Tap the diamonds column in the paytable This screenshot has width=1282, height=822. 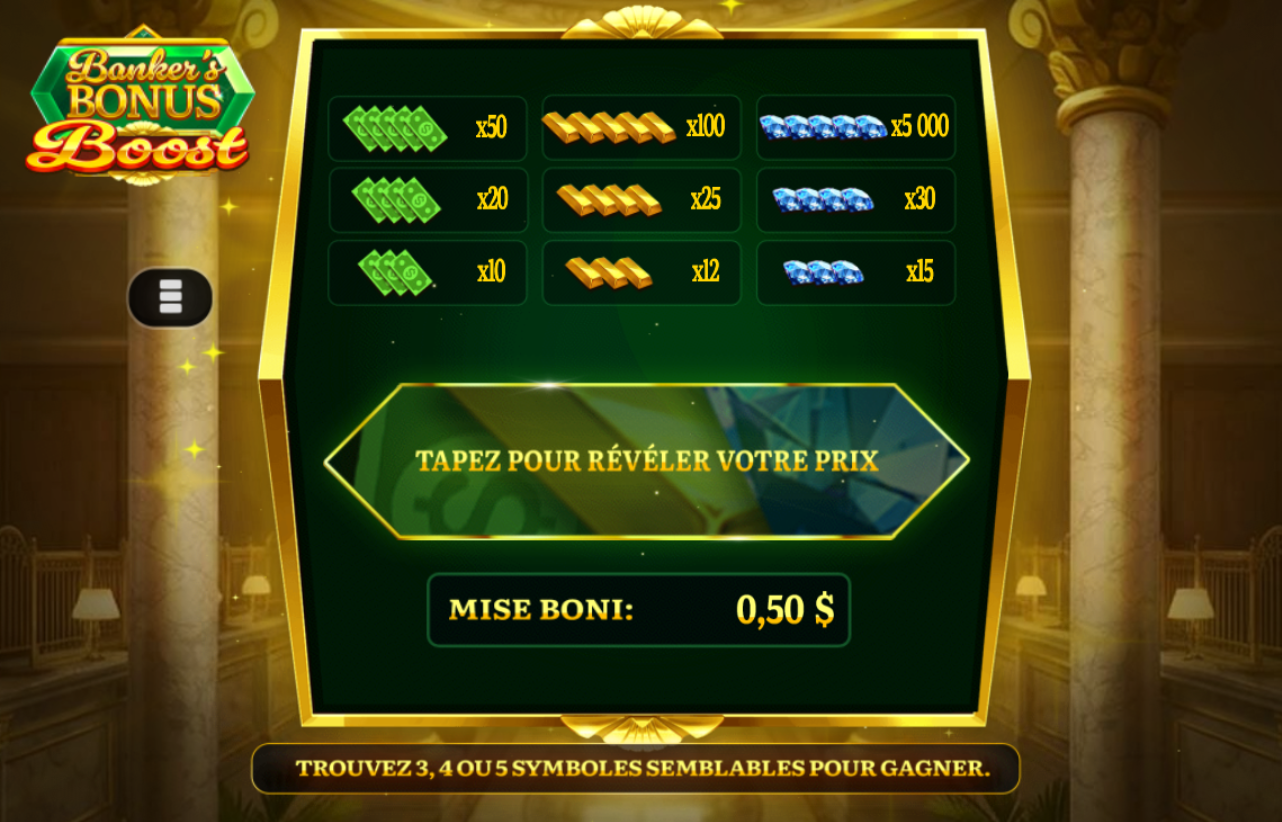click(855, 199)
